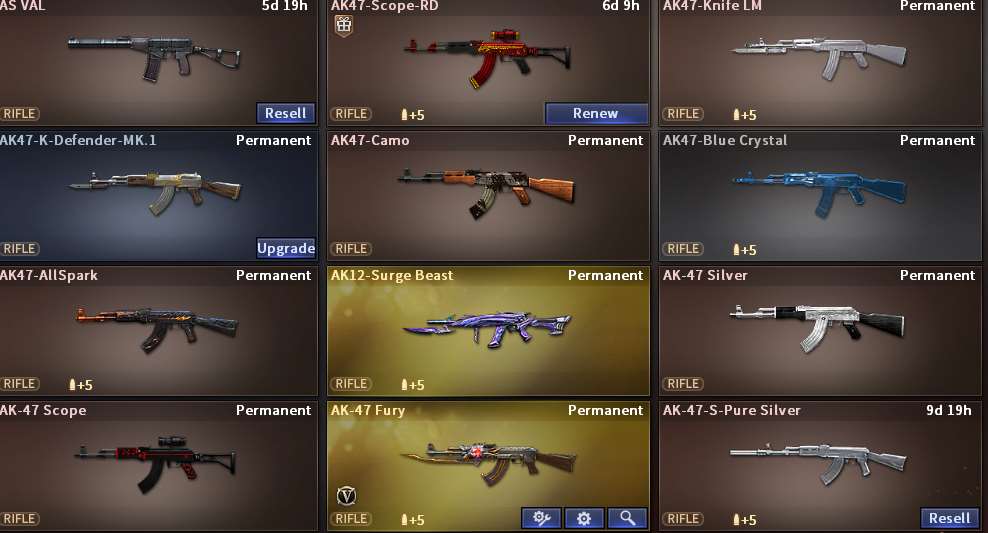Resell the AS VAL rifle
This screenshot has width=988, height=533.
pyautogui.click(x=286, y=113)
